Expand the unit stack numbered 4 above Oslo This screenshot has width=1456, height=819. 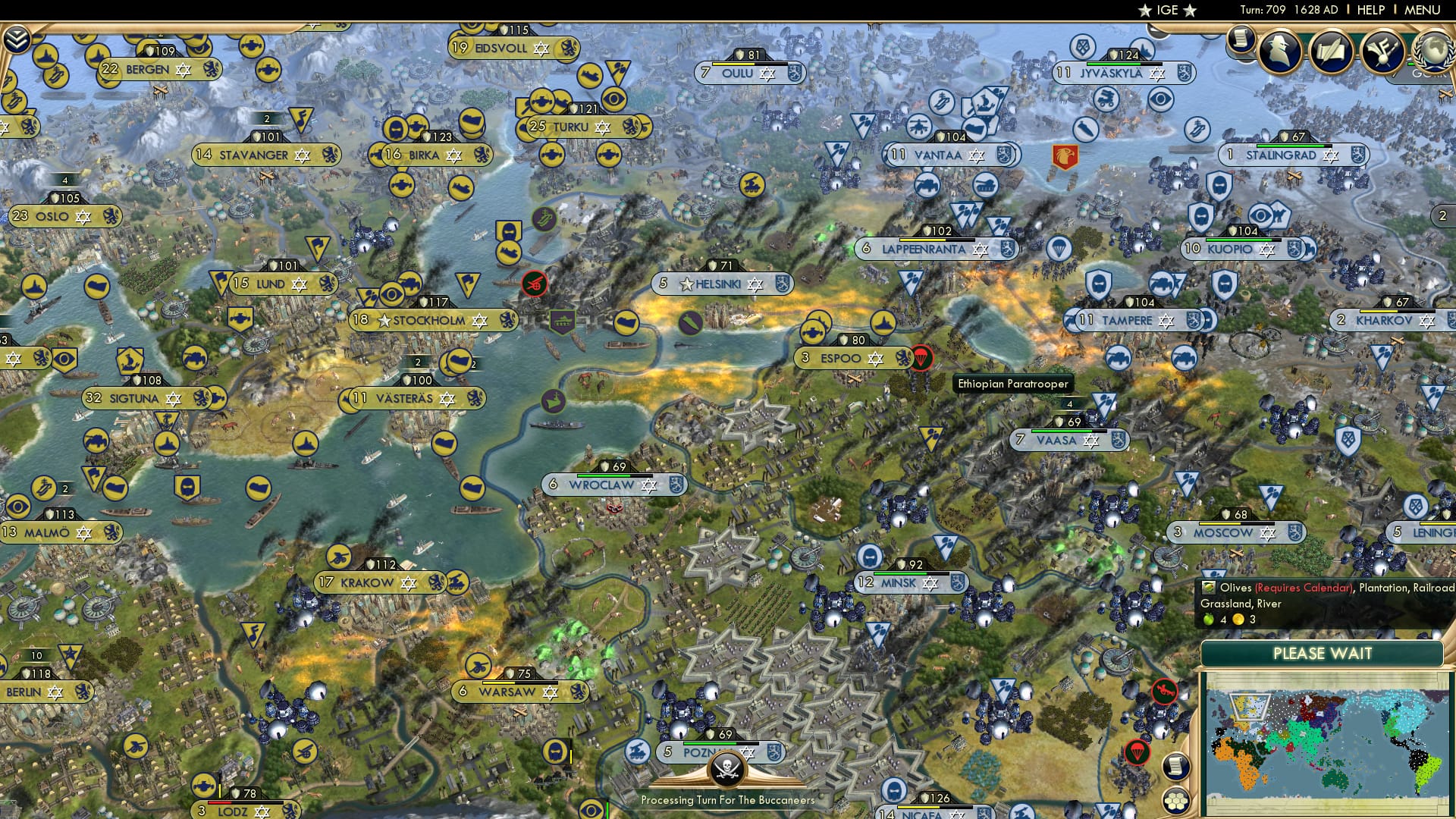pyautogui.click(x=65, y=181)
